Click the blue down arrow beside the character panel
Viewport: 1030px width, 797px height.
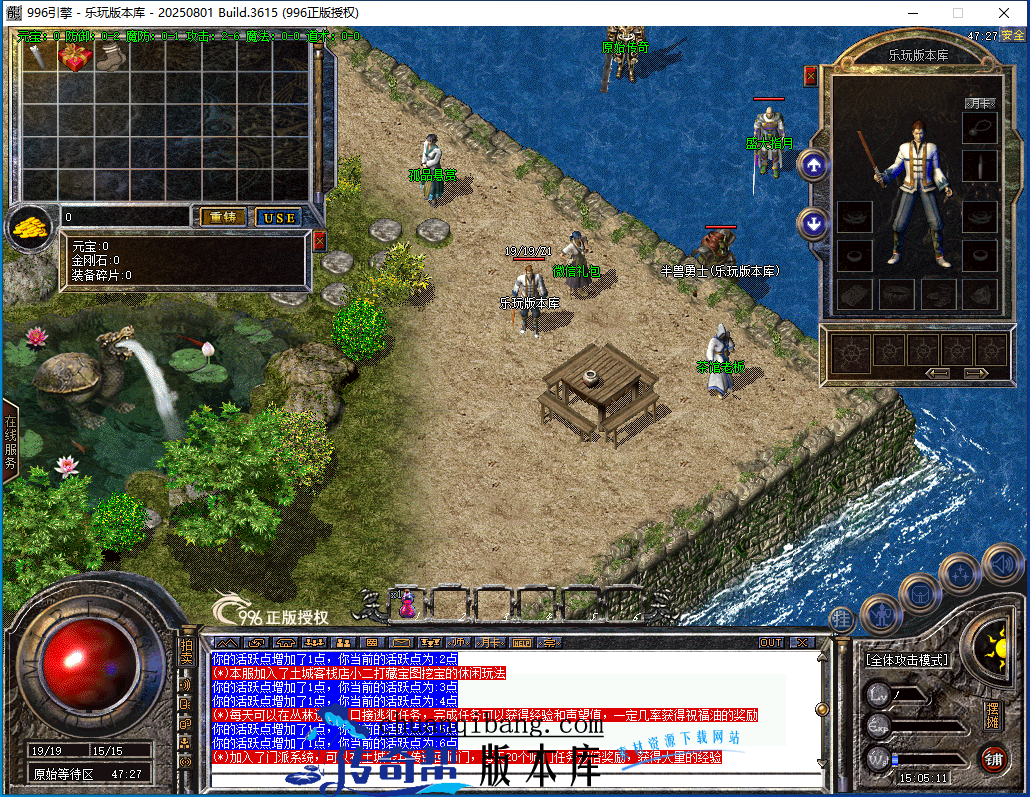[x=813, y=223]
